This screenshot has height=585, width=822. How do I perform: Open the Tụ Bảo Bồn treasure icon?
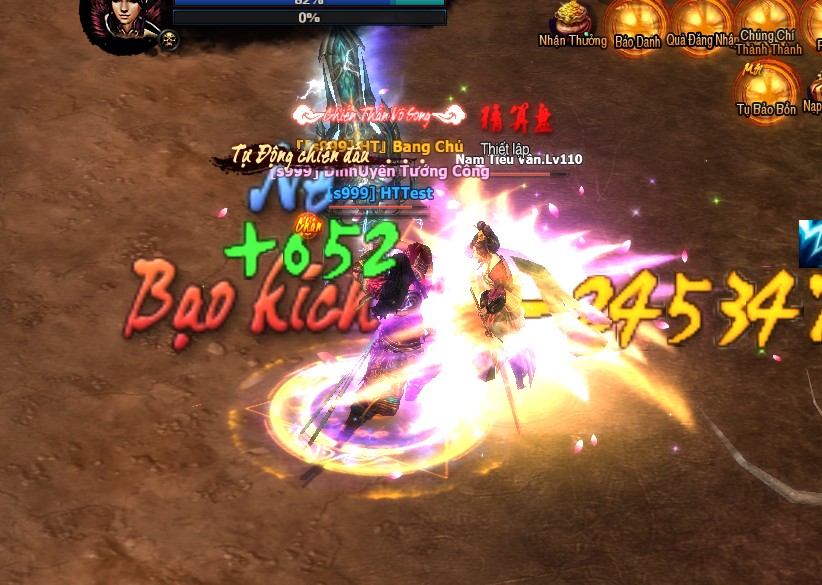click(x=766, y=88)
